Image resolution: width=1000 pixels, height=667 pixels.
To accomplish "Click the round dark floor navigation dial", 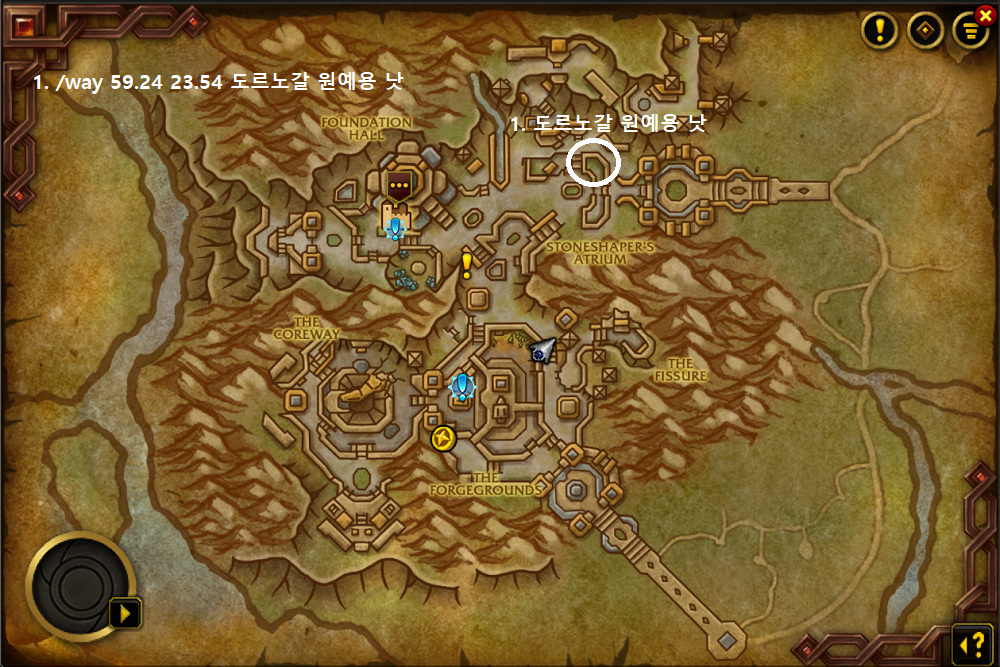I will click(x=79, y=585).
